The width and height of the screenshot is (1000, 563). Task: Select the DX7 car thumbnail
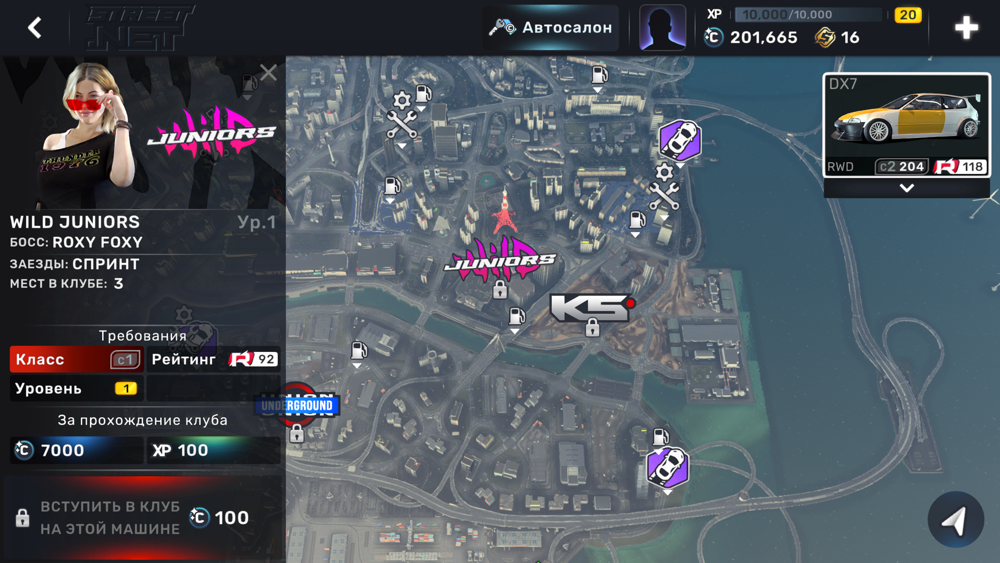pyautogui.click(x=906, y=125)
